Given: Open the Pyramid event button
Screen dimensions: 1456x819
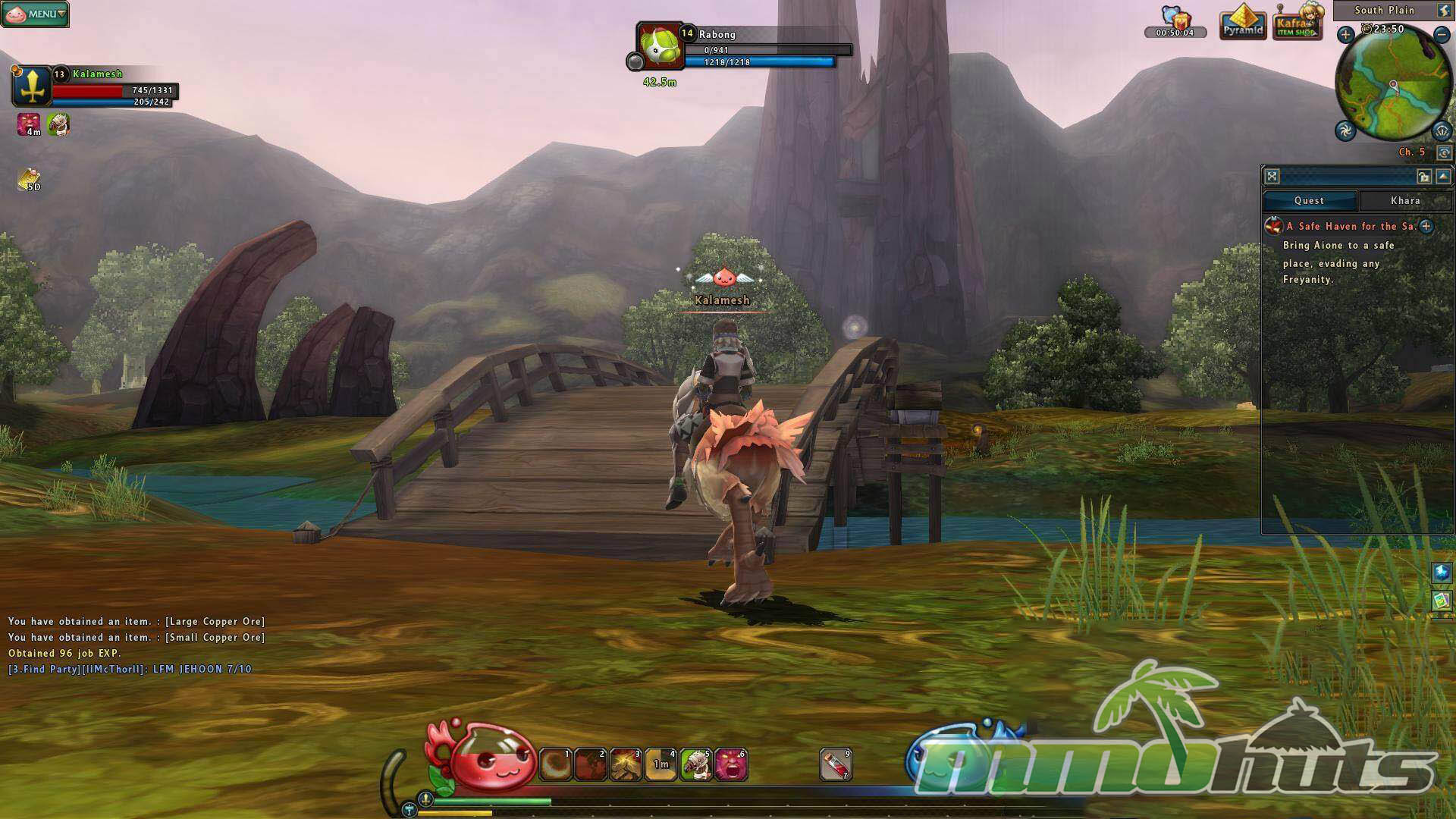Looking at the screenshot, I should (1243, 23).
